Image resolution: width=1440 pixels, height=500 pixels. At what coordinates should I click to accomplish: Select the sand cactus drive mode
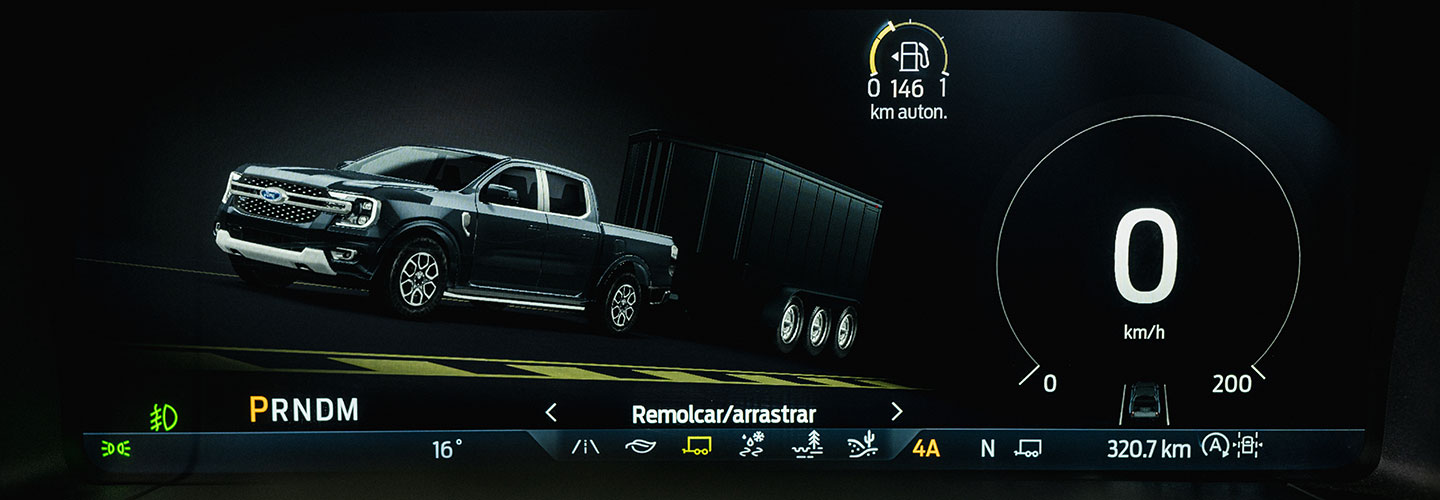861,448
